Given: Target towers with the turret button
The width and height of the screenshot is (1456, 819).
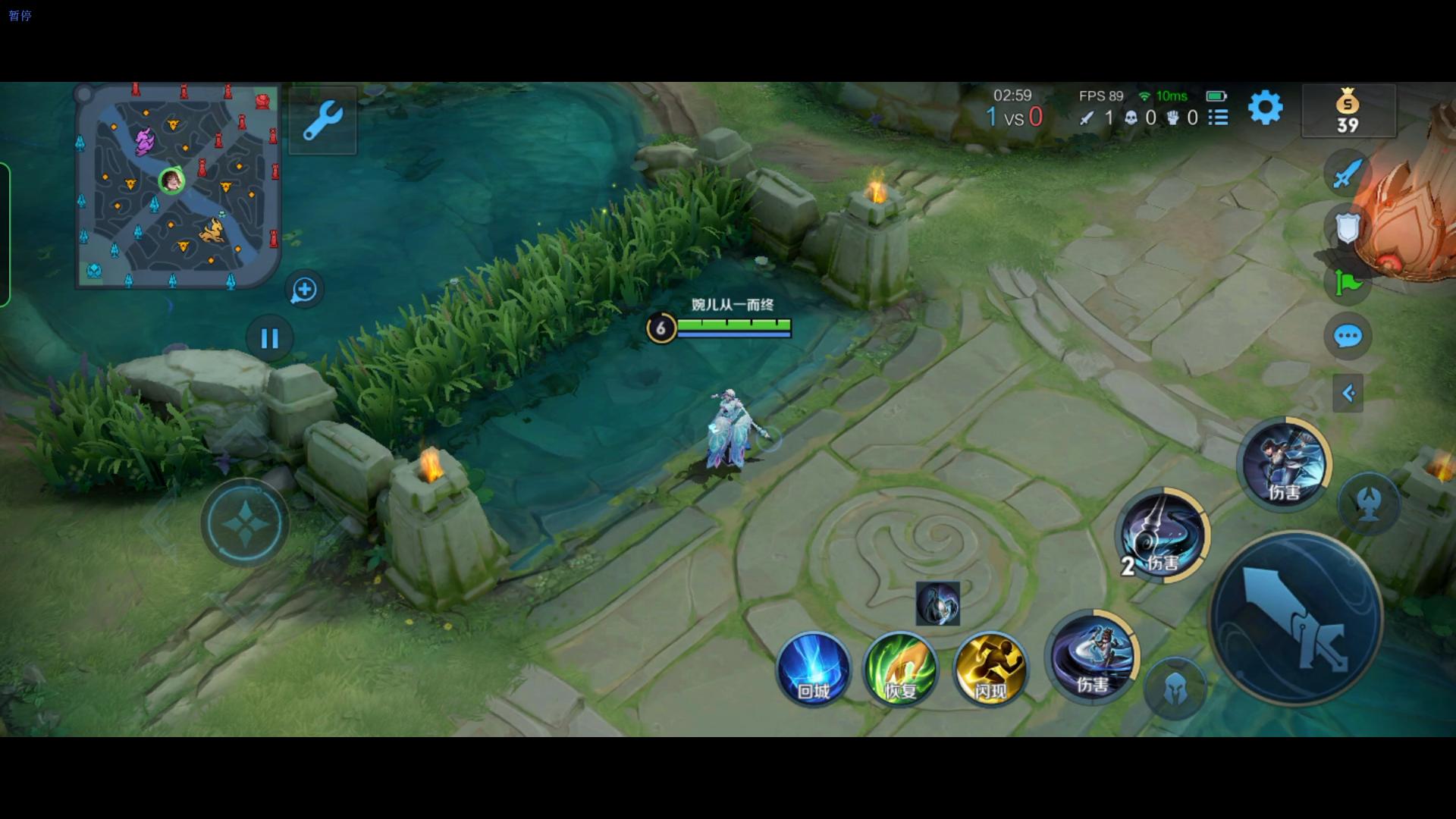Looking at the screenshot, I should (x=1369, y=504).
